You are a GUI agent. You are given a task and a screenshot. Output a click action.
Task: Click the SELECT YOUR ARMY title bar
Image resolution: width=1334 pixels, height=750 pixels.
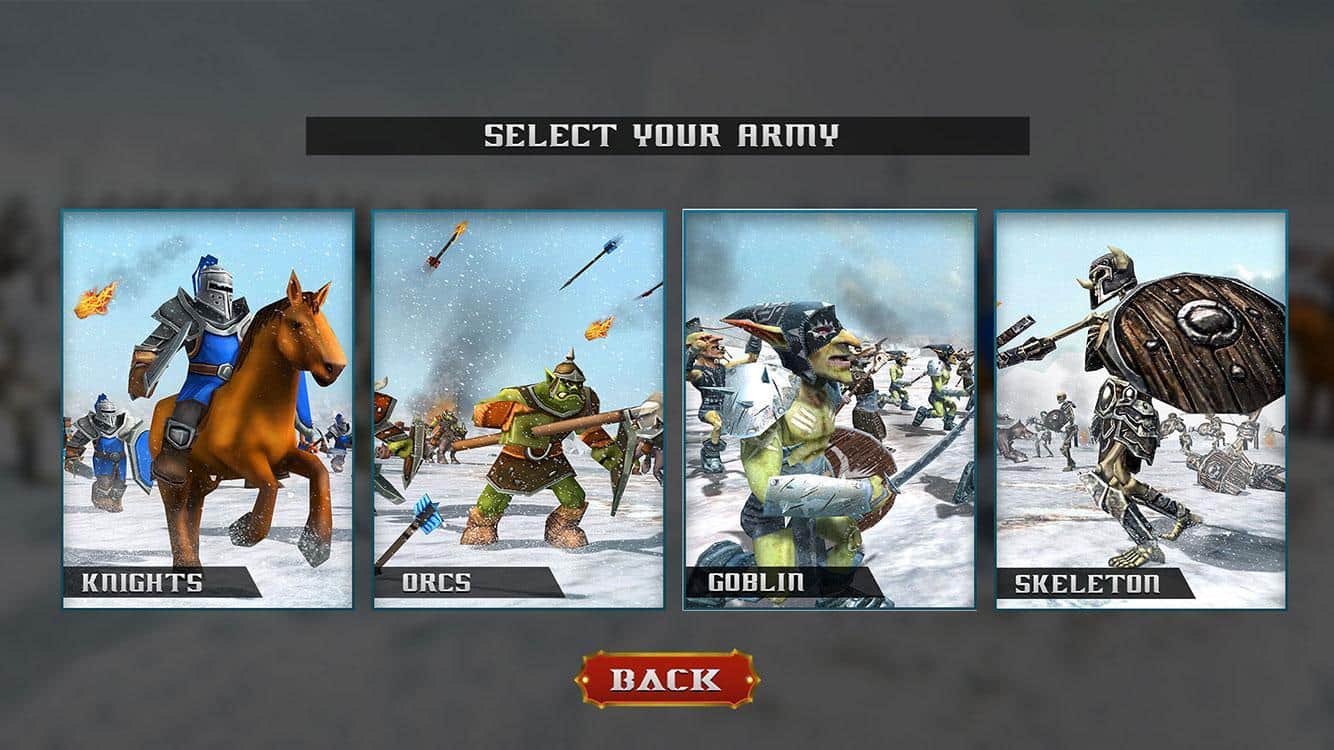pyautogui.click(x=665, y=134)
